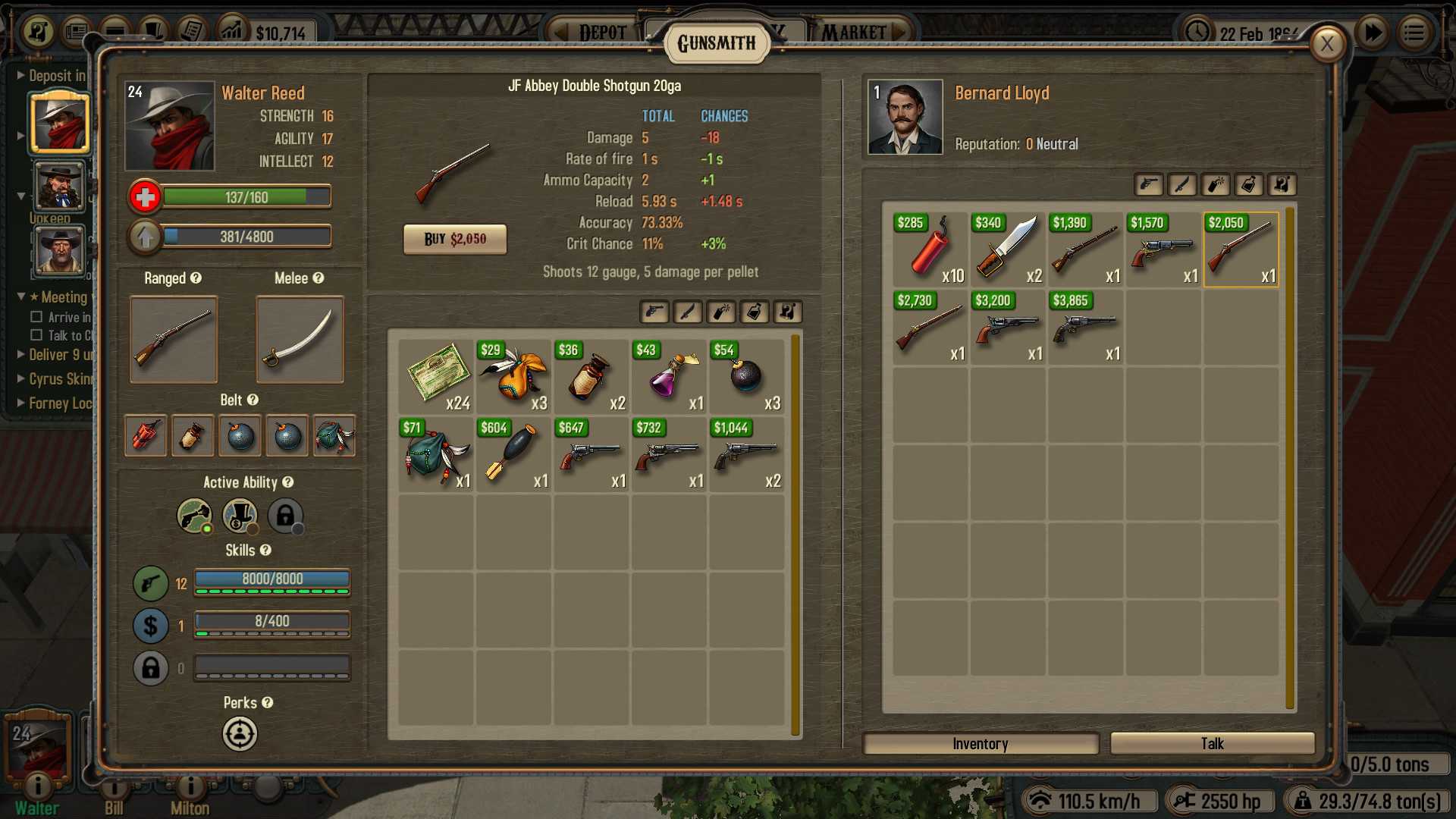Viewport: 1456px width, 819px height.
Task: Select the locked active ability slot
Action: pos(286,516)
